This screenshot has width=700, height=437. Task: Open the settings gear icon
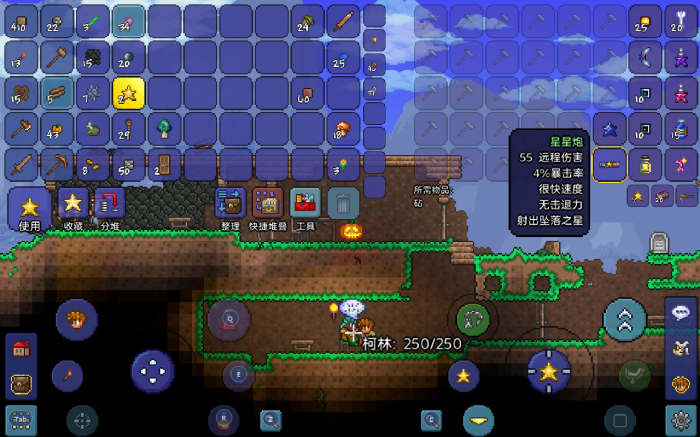coord(681,419)
